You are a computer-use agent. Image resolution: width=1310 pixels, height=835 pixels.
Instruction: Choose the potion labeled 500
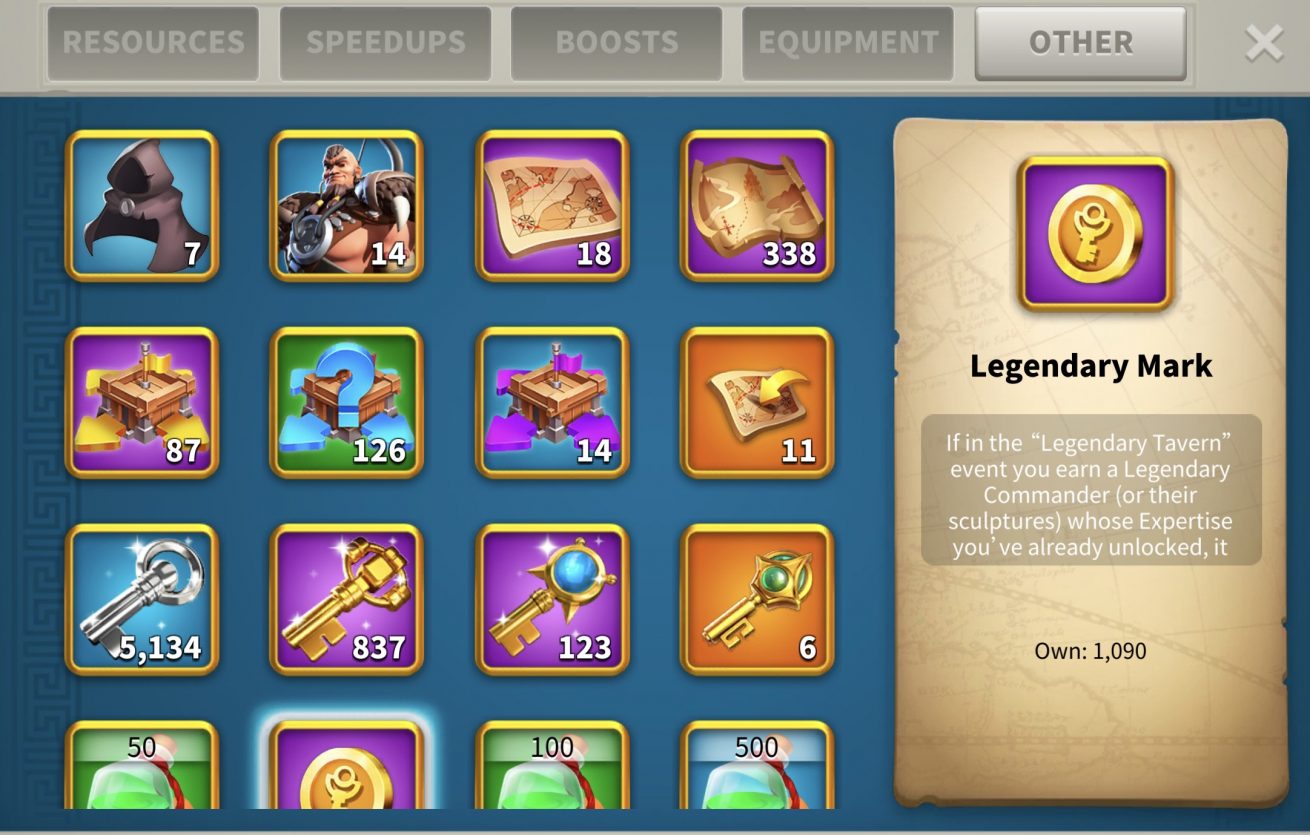757,768
